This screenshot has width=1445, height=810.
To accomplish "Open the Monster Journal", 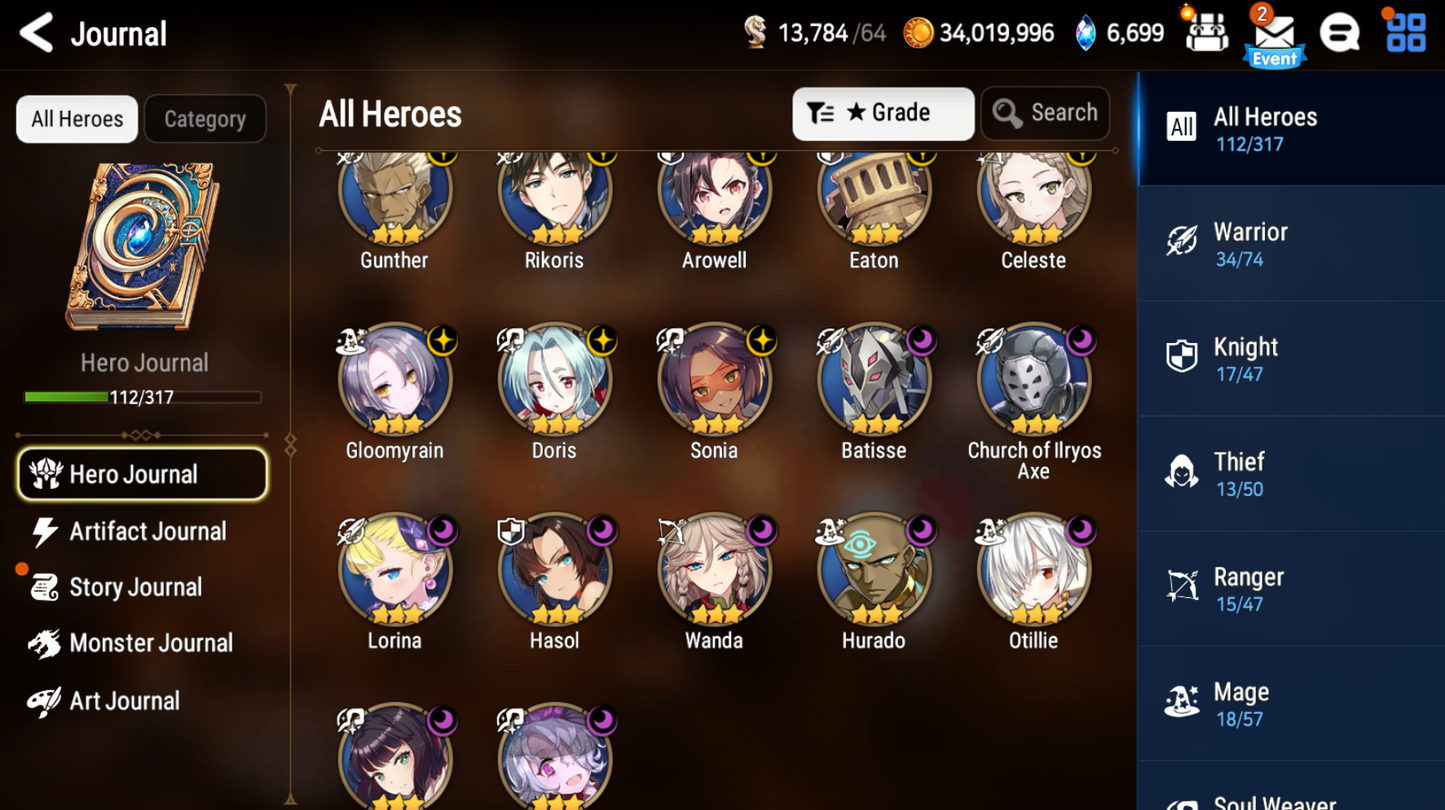I will point(150,643).
